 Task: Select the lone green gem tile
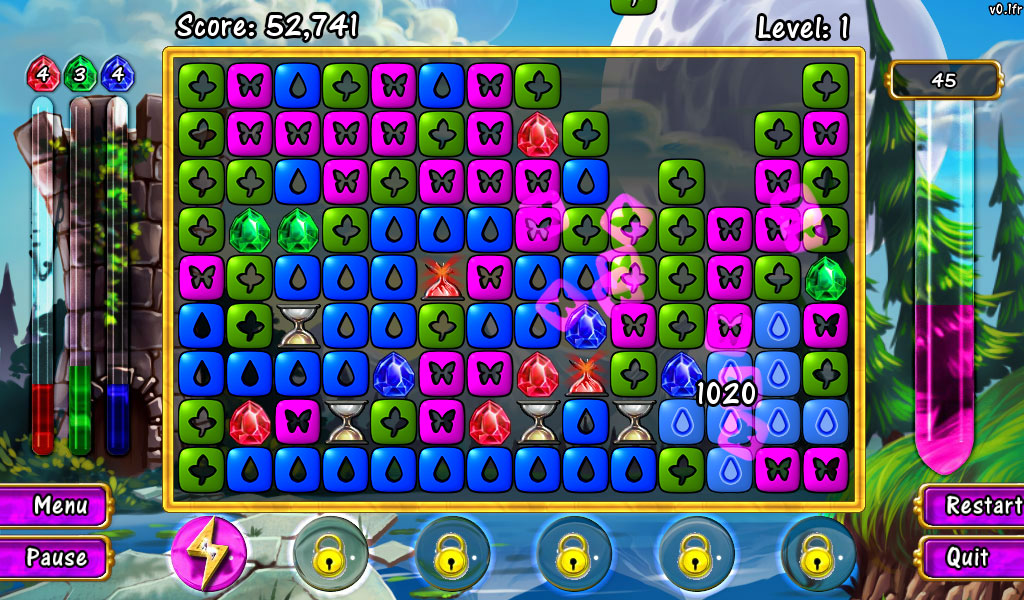(826, 278)
